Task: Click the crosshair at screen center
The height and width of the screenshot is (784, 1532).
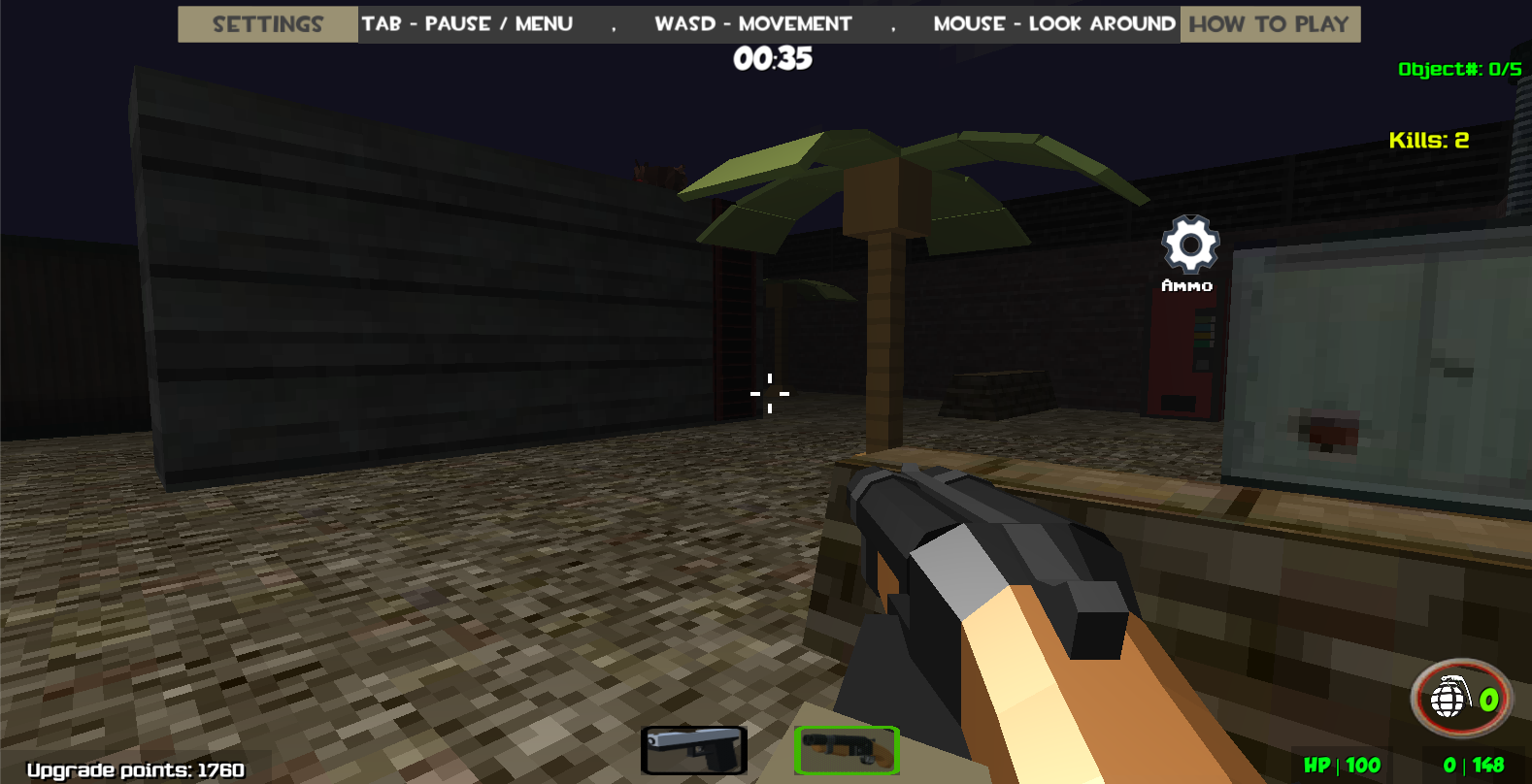Action: (769, 393)
